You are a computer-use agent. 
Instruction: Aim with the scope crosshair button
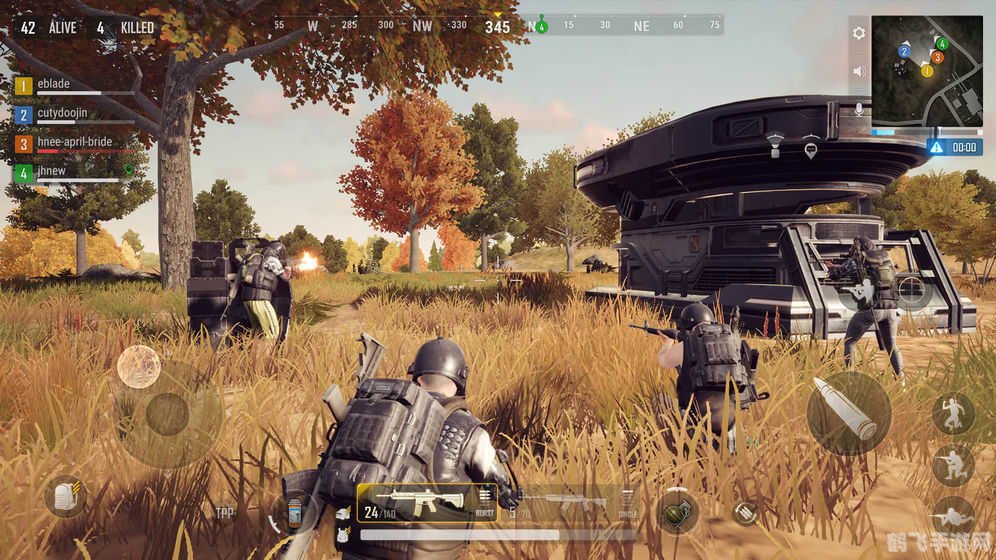(x=912, y=290)
